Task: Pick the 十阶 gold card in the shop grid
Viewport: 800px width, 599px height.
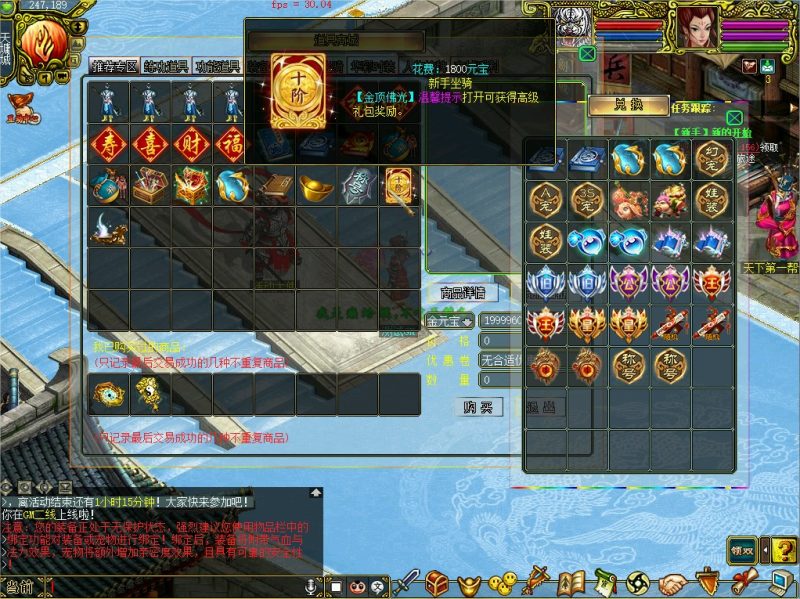Action: click(398, 185)
